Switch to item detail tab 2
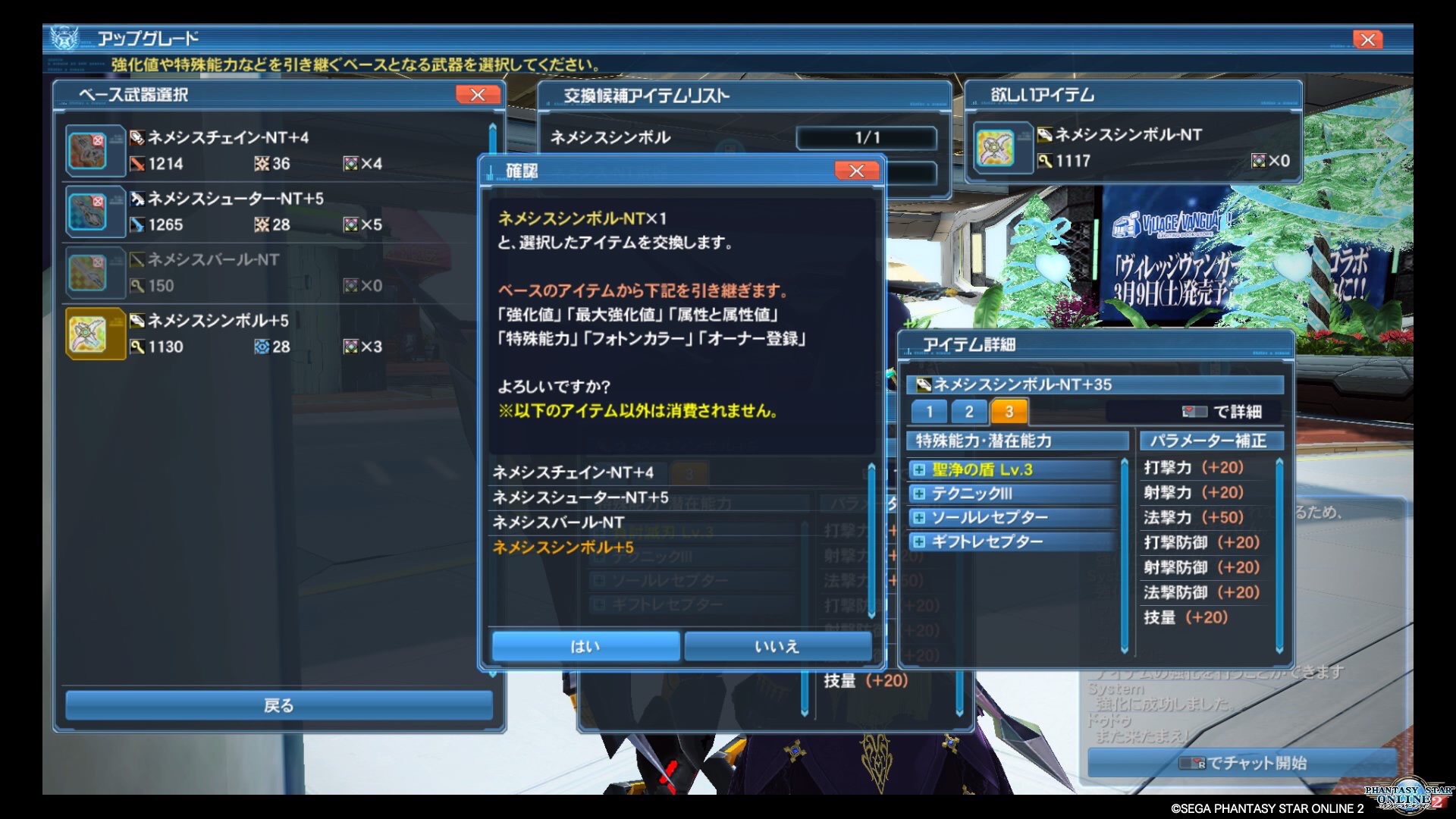This screenshot has height=819, width=1456. click(x=969, y=412)
